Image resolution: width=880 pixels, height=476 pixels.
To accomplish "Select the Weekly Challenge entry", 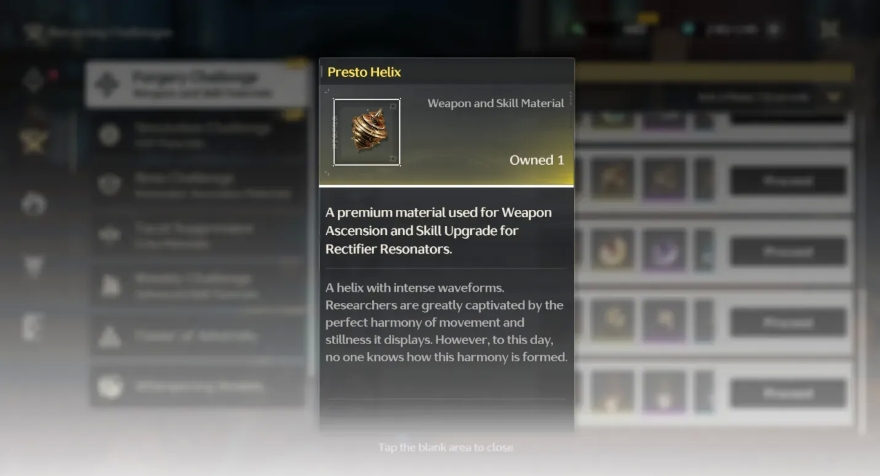I will [196, 286].
